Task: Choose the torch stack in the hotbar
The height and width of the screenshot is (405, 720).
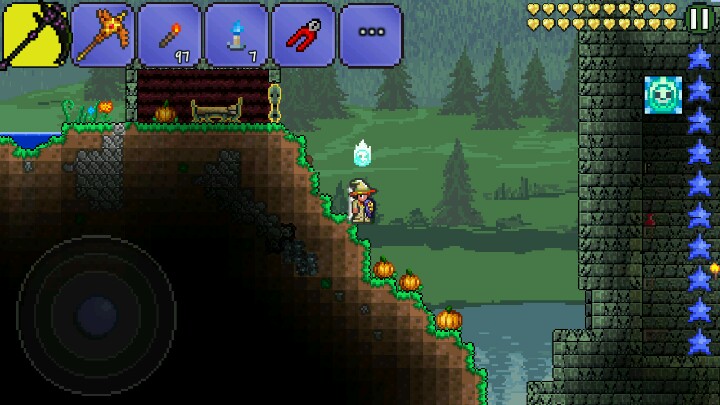Action: click(169, 34)
